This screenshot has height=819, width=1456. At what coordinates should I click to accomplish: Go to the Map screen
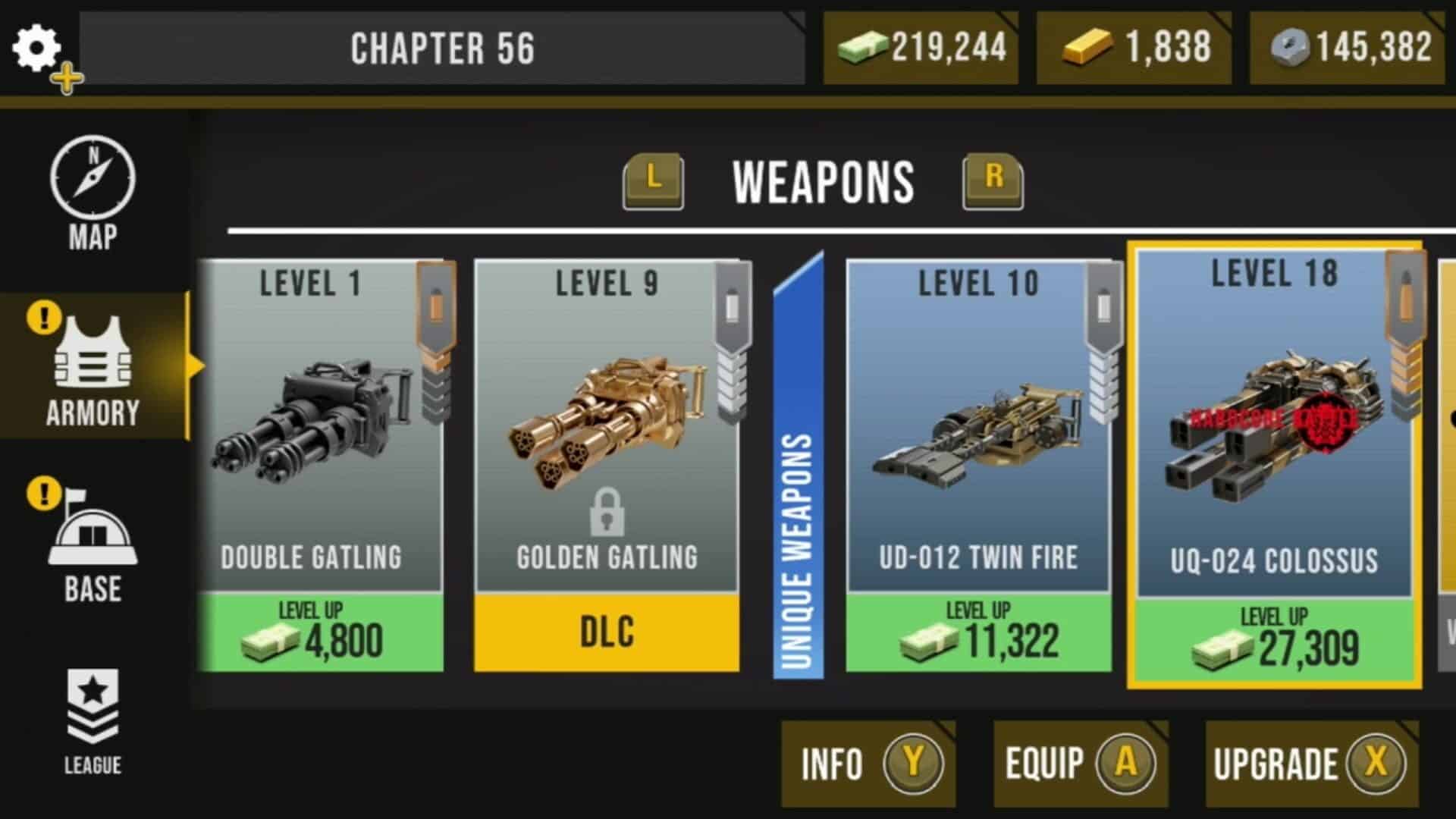click(x=93, y=193)
